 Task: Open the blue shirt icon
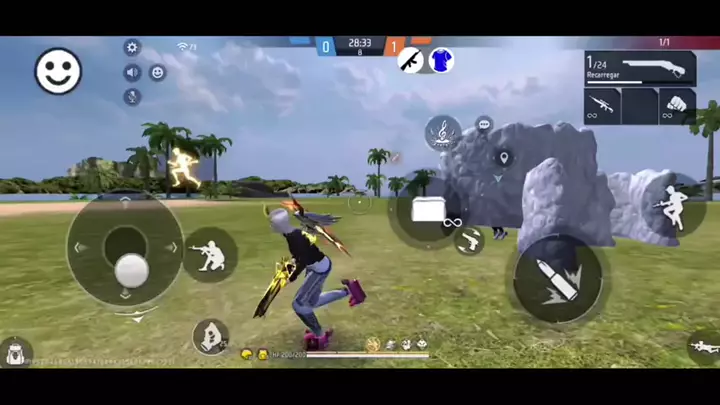441,60
